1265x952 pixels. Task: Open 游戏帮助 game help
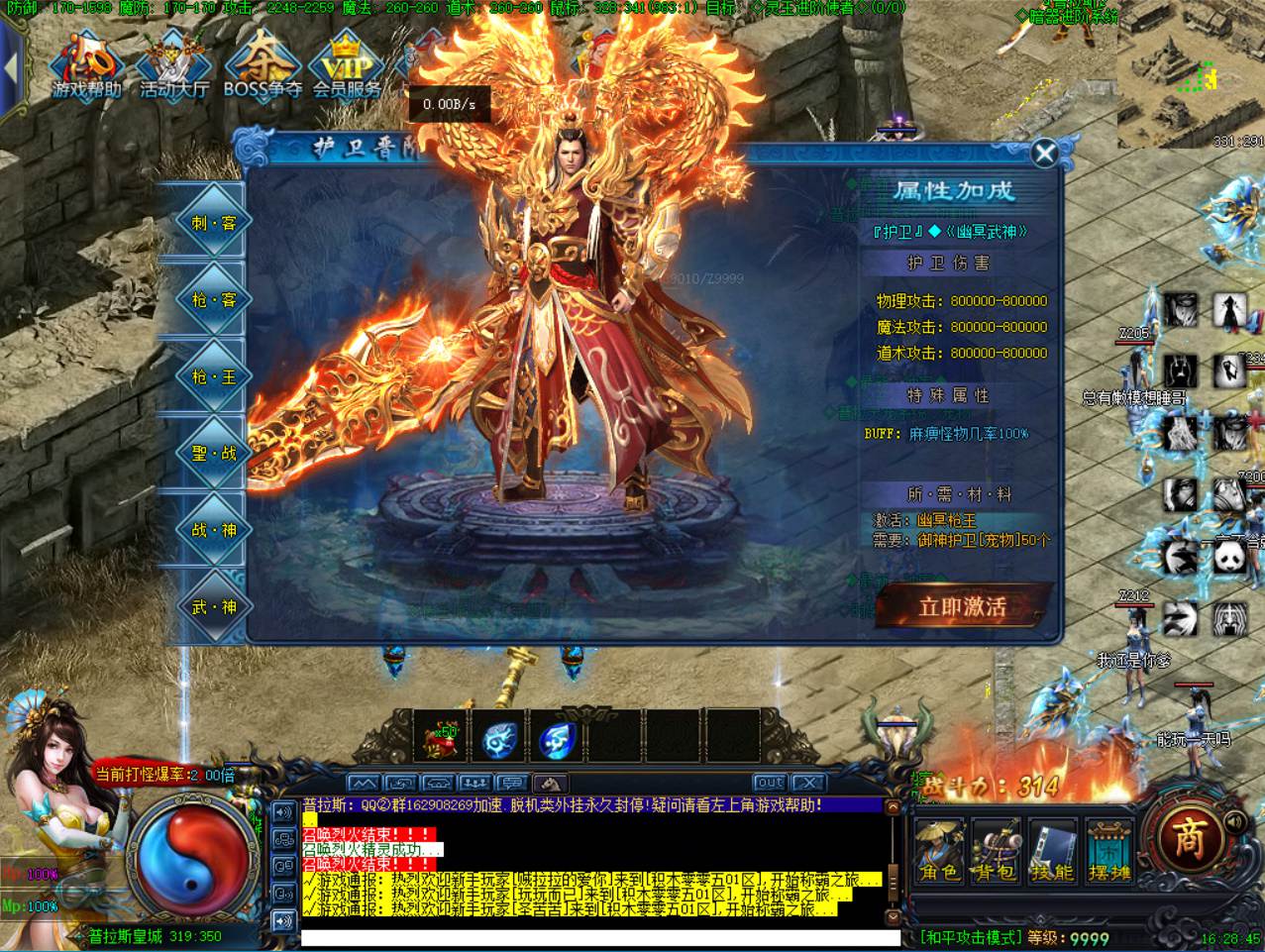pos(87,67)
